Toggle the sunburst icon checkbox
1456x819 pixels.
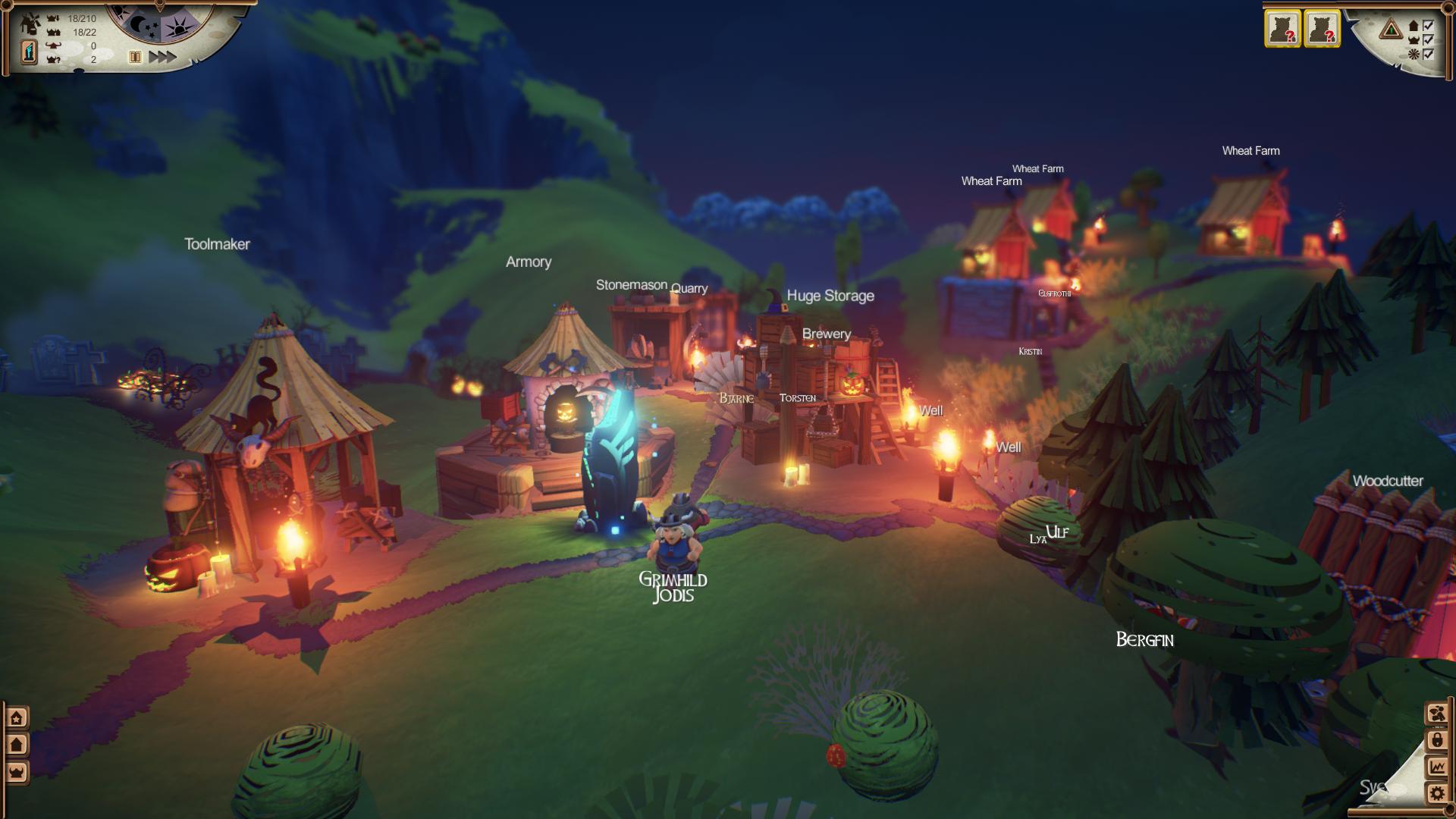[1429, 54]
